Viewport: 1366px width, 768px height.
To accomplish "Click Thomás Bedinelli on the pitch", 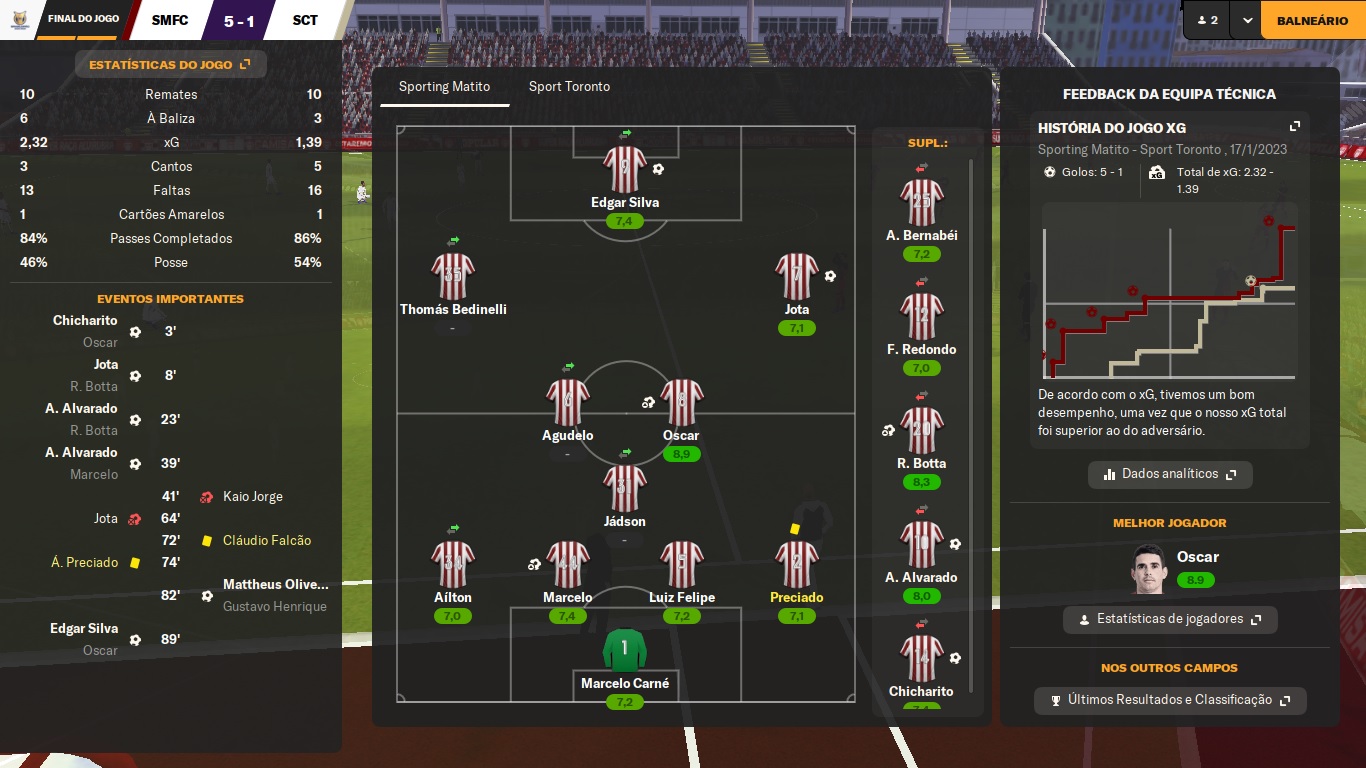I will coord(453,277).
